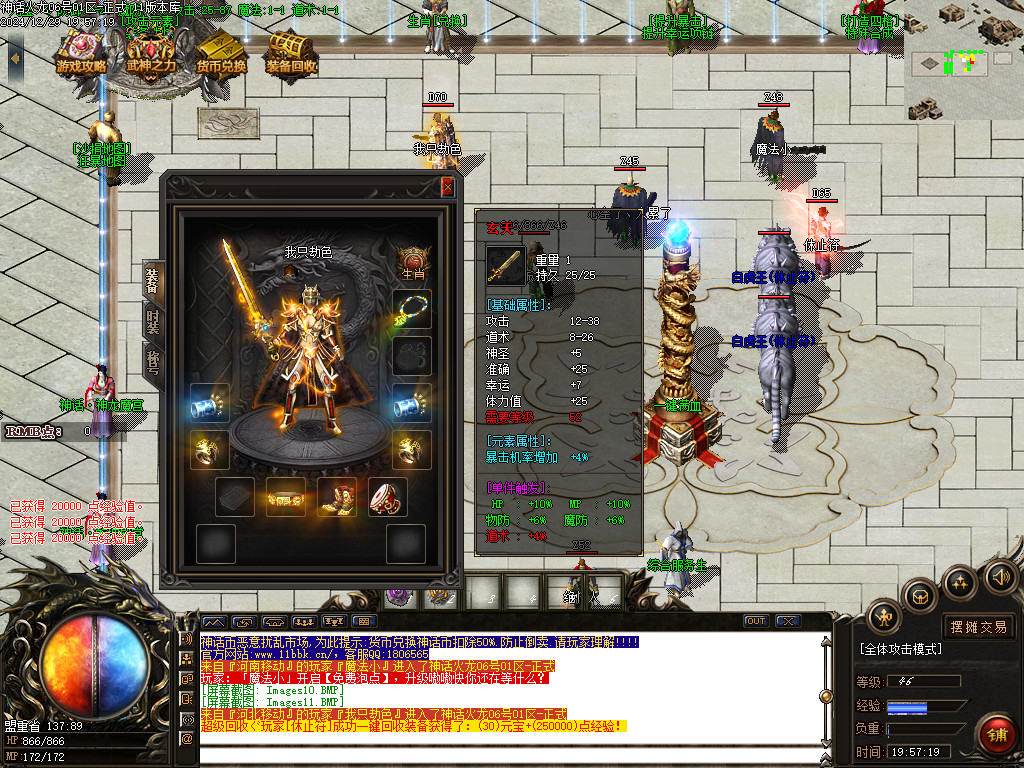Close the character equipment window

(x=447, y=187)
